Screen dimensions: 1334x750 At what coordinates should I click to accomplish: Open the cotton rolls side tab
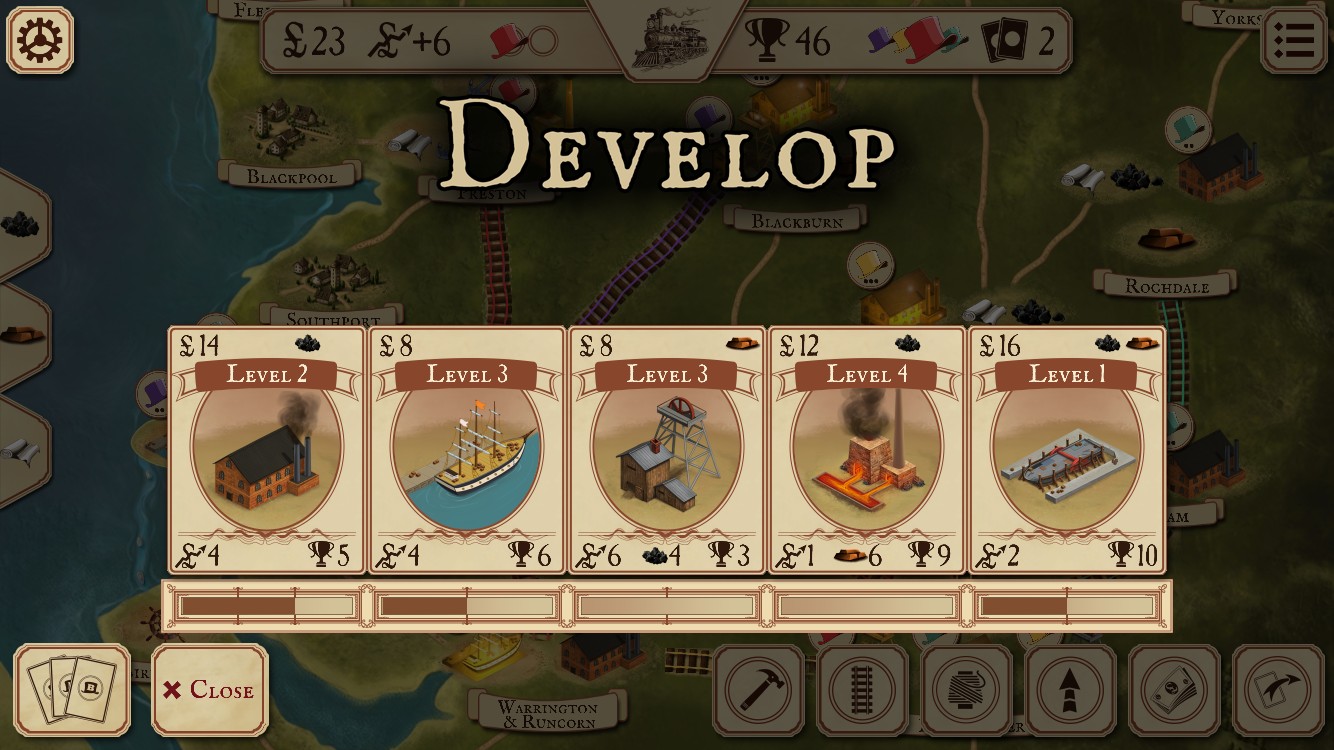pyautogui.click(x=20, y=450)
